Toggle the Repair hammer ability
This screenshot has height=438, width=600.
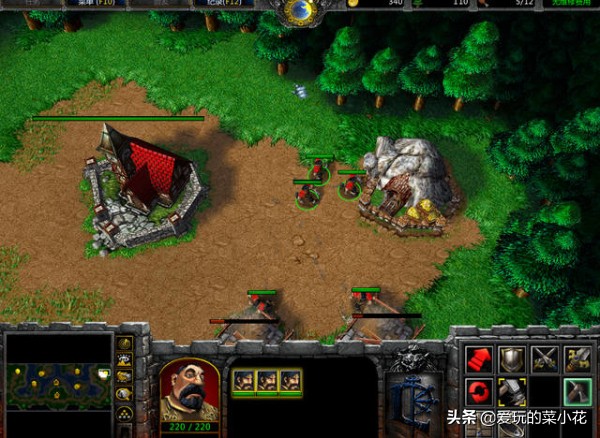pos(511,391)
